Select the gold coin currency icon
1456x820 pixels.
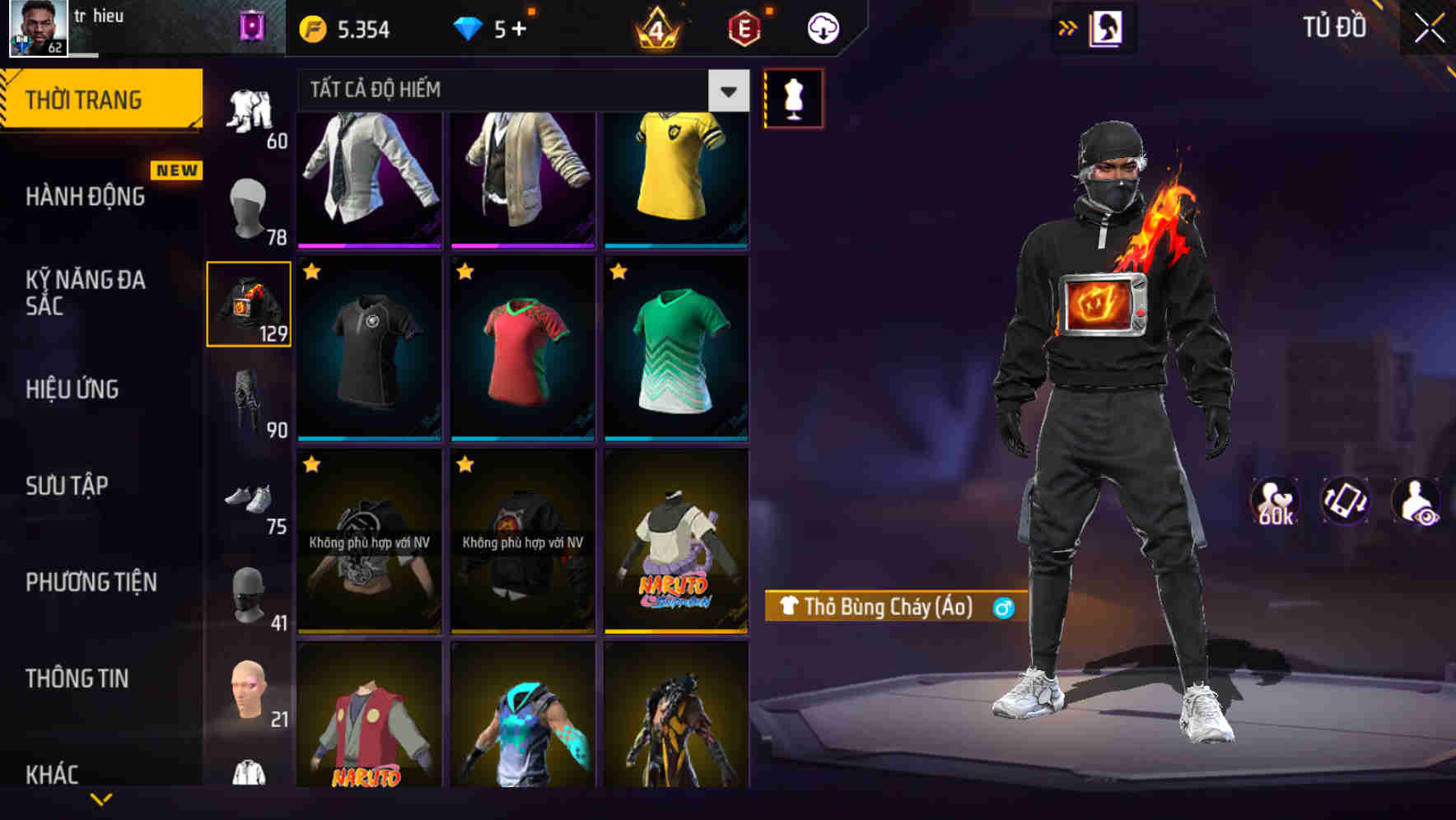(x=311, y=27)
